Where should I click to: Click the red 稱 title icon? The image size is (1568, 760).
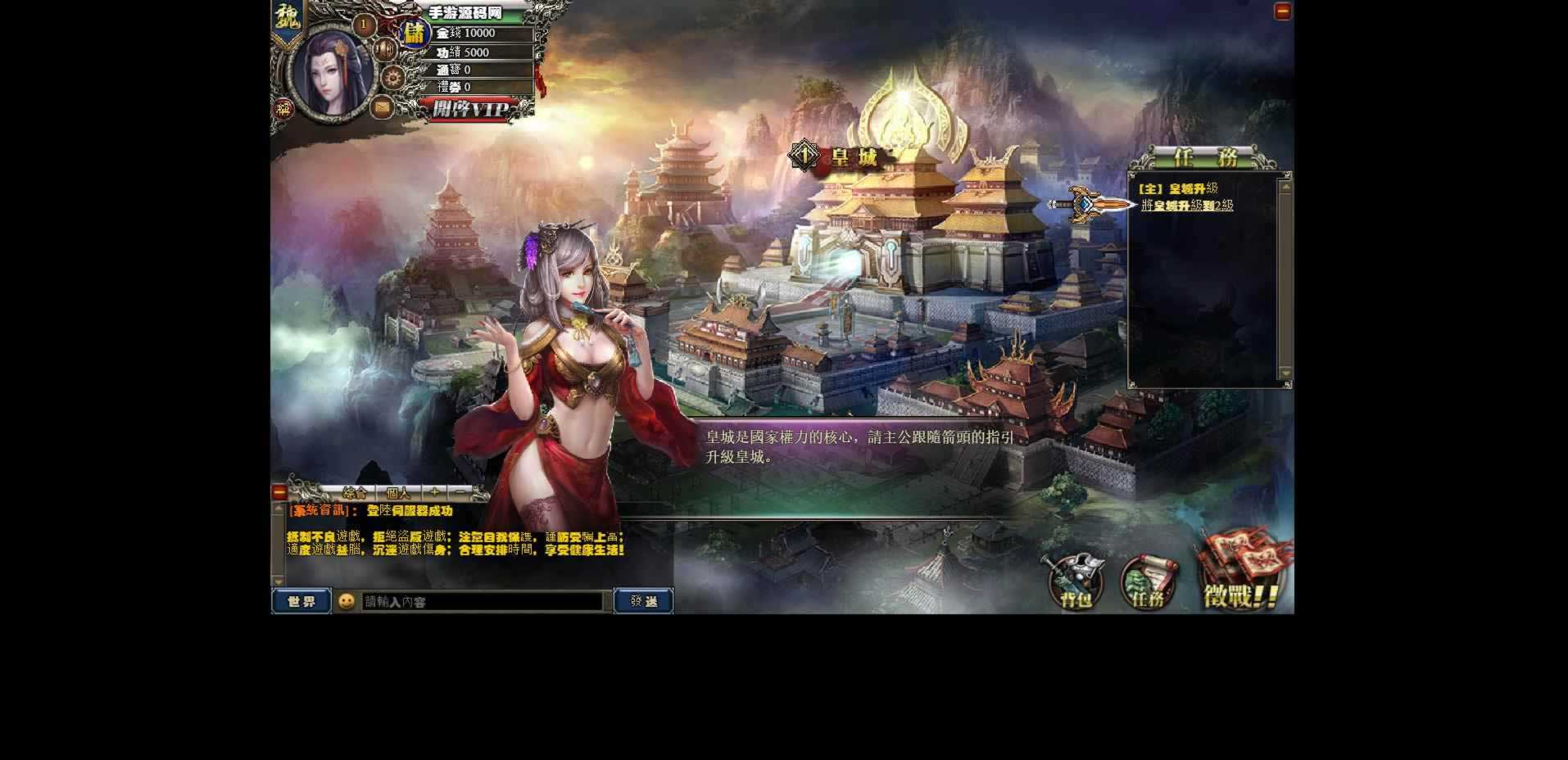(x=283, y=109)
